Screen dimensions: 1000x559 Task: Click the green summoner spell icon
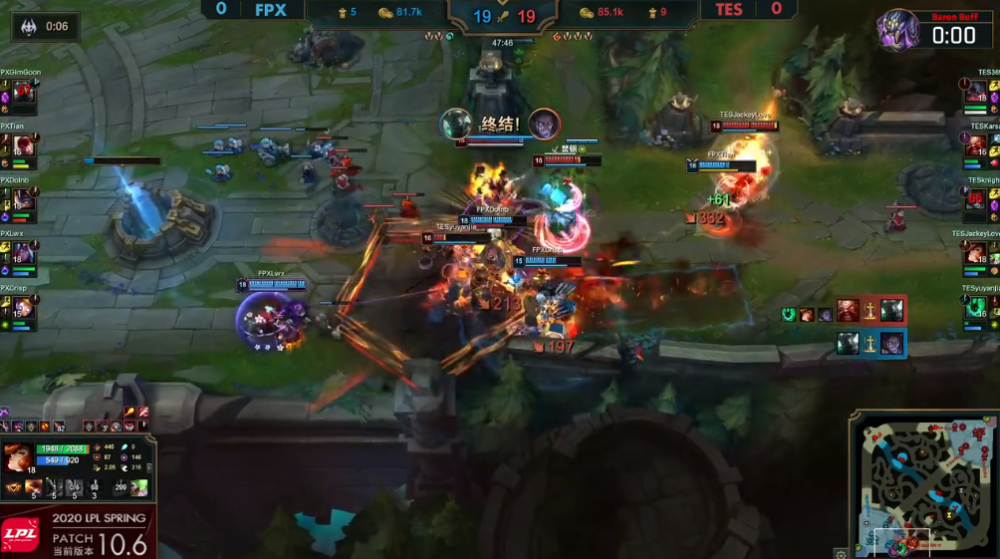click(140, 488)
